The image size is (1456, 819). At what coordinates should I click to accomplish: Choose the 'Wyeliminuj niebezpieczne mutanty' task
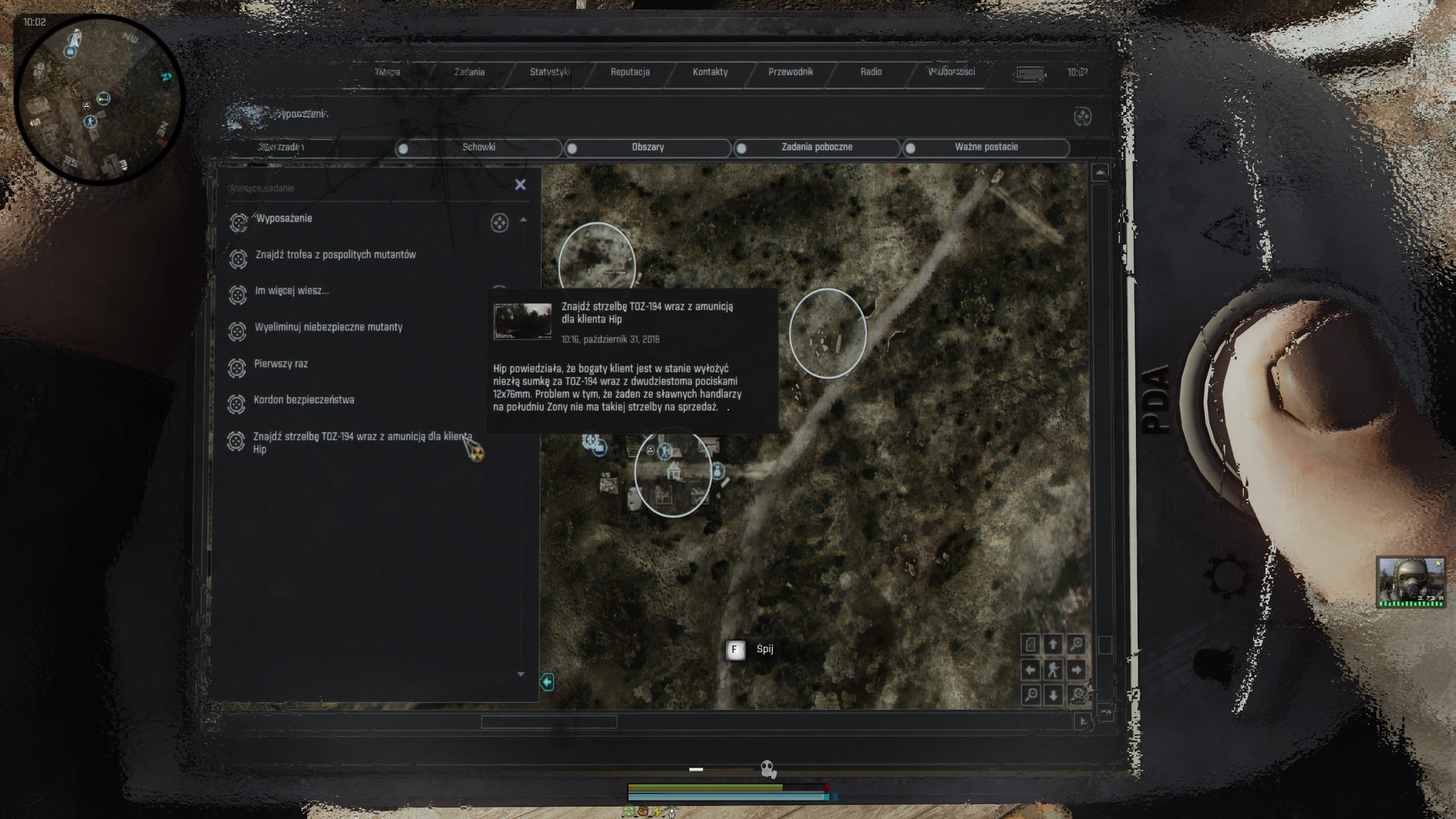tap(328, 328)
